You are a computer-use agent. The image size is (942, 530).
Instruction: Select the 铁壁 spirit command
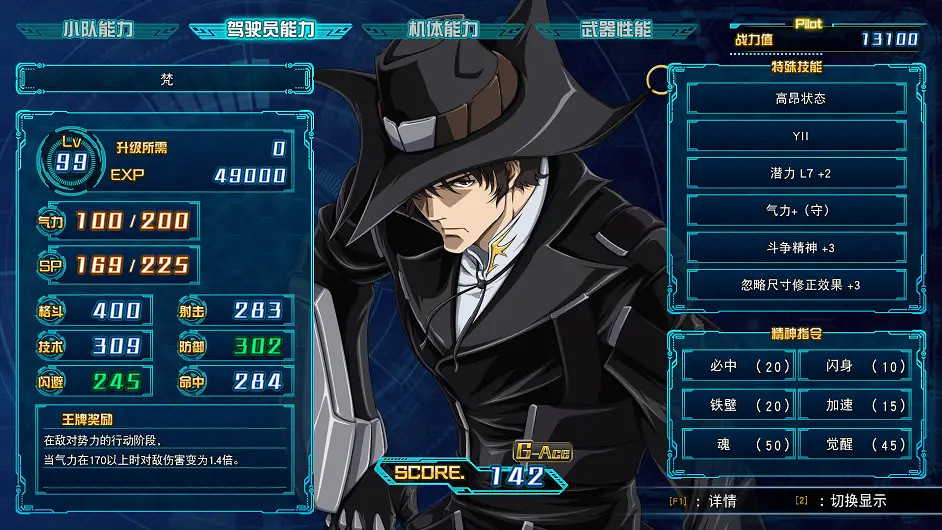[x=739, y=405]
